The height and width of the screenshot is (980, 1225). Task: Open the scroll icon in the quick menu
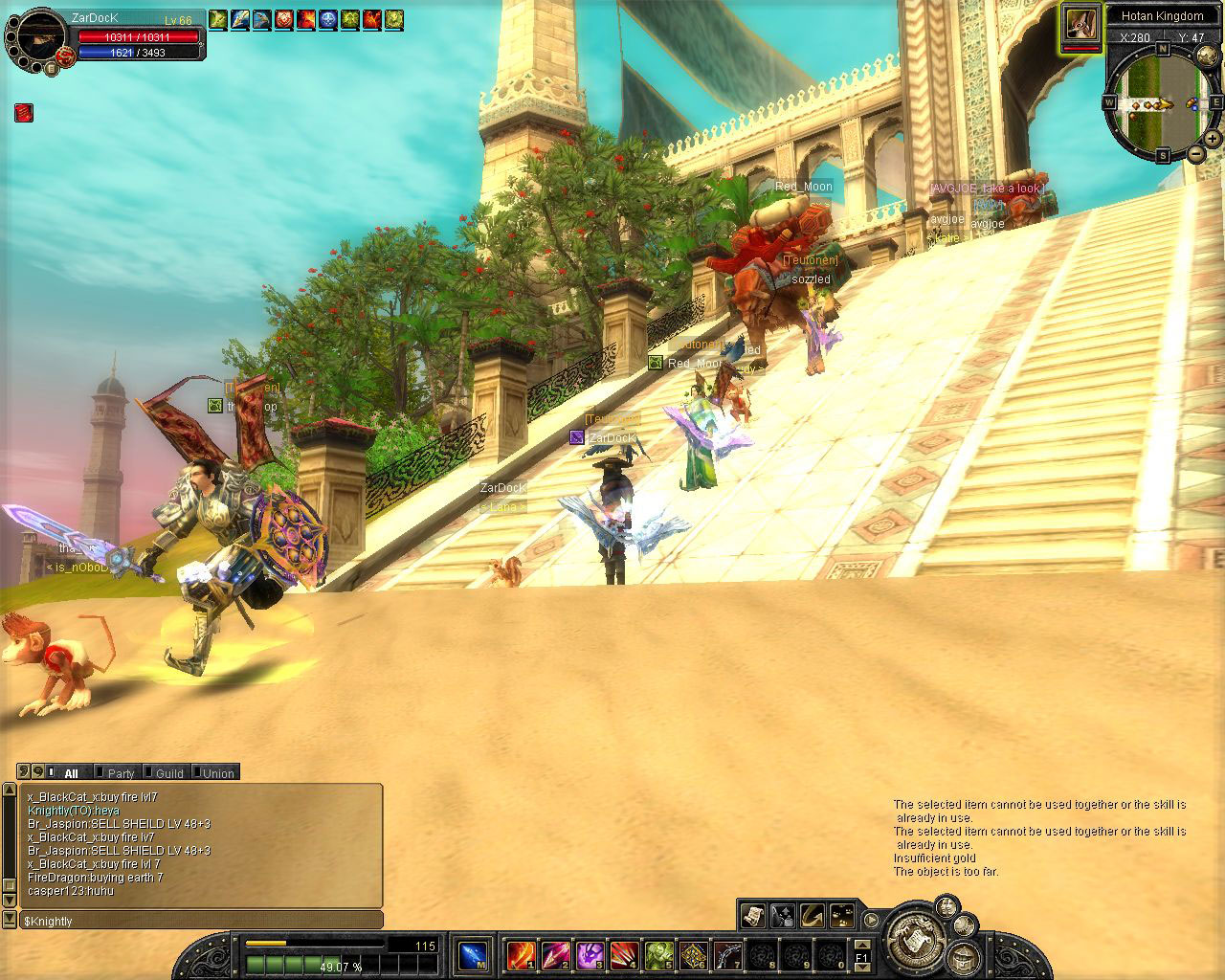[753, 915]
